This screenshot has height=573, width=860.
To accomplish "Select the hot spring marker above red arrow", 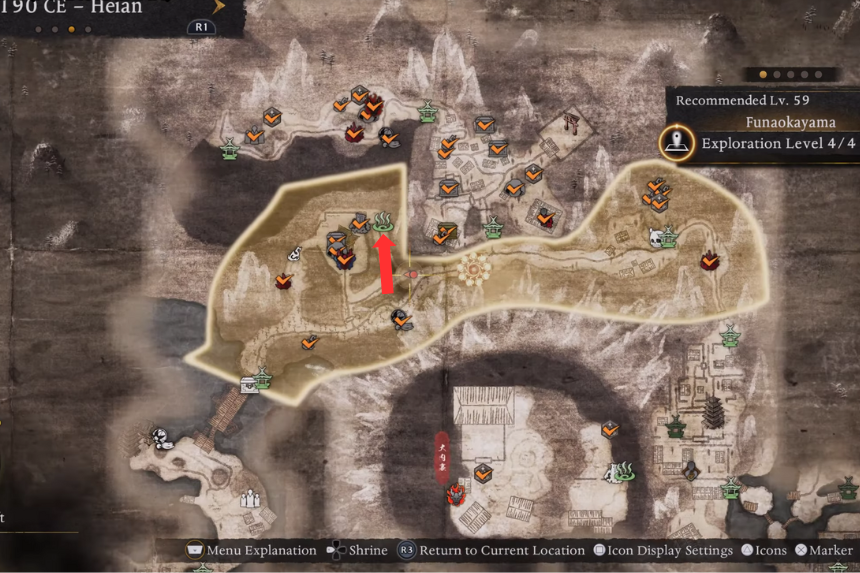I will [x=385, y=221].
